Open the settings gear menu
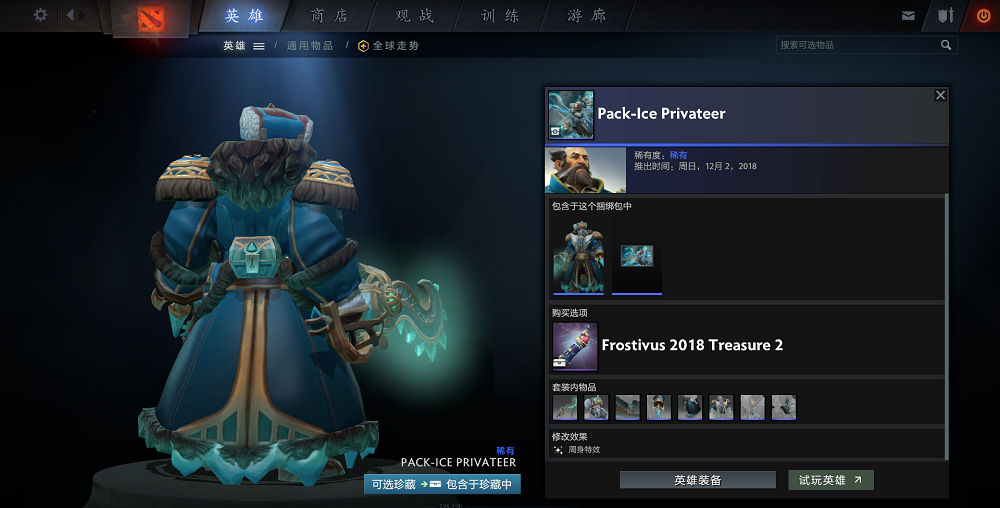Screen dimensions: 1000x508 pyautogui.click(x=41, y=15)
